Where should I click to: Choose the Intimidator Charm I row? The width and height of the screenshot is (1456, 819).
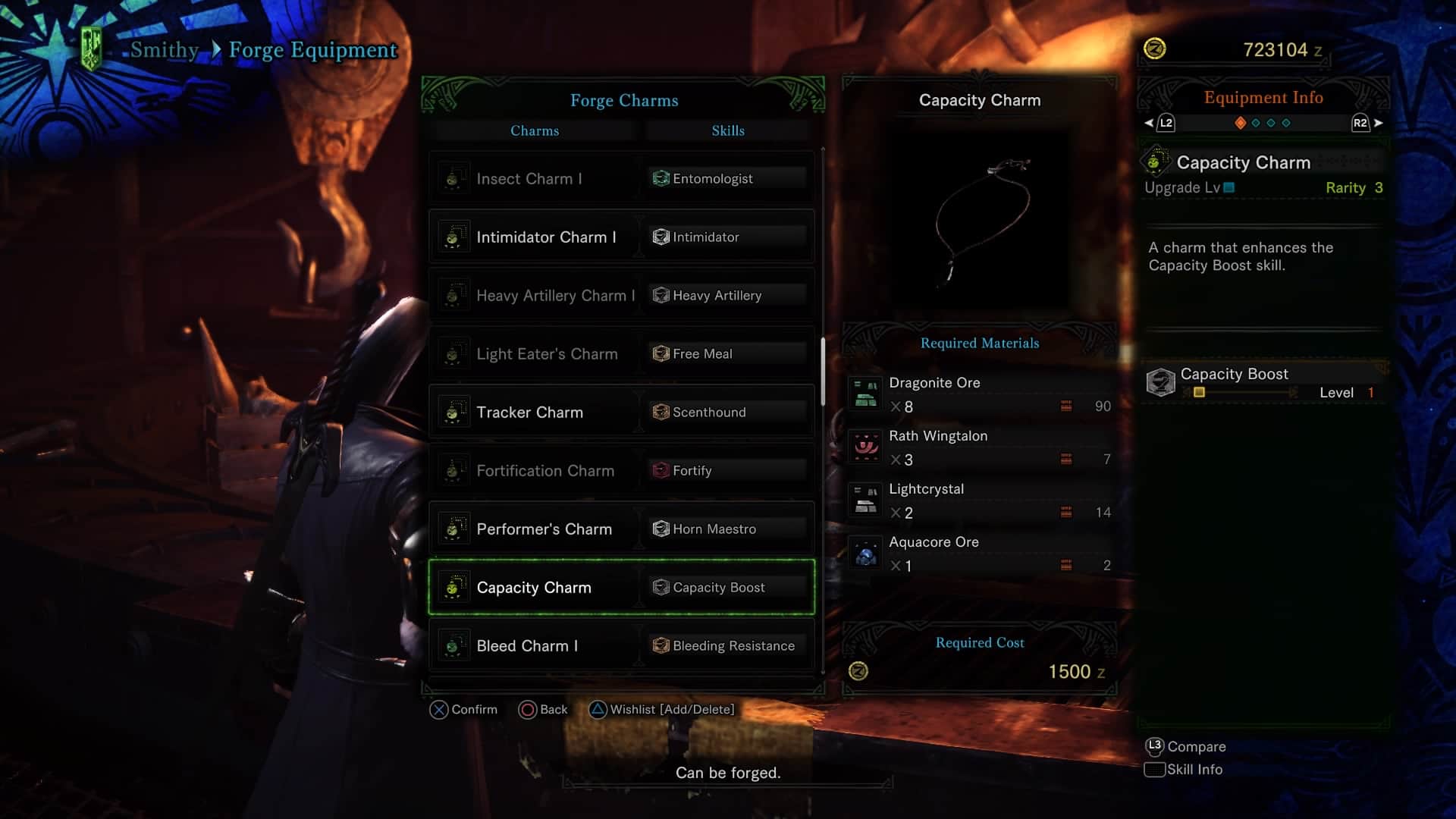click(x=621, y=237)
